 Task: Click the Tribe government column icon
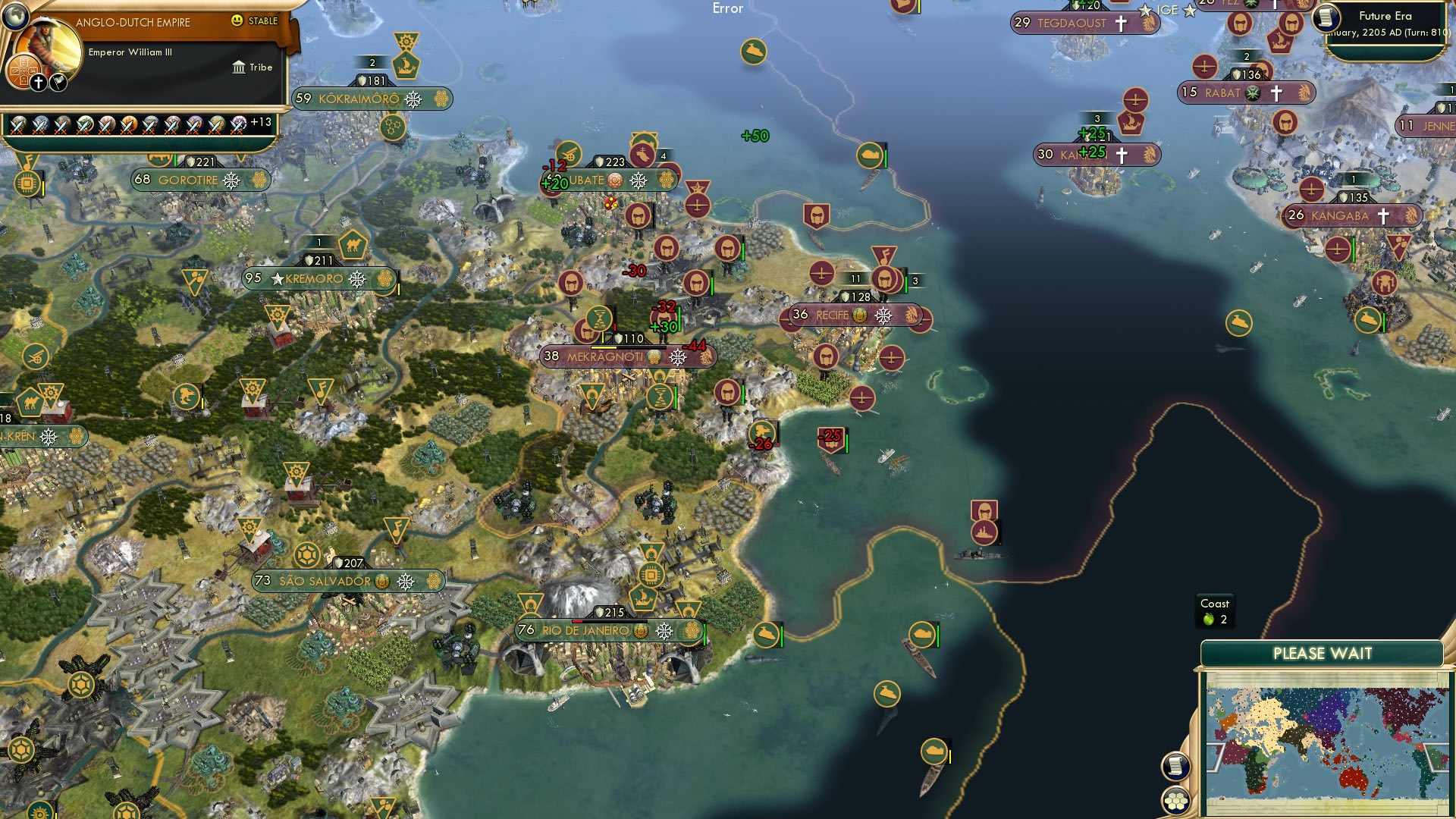239,67
